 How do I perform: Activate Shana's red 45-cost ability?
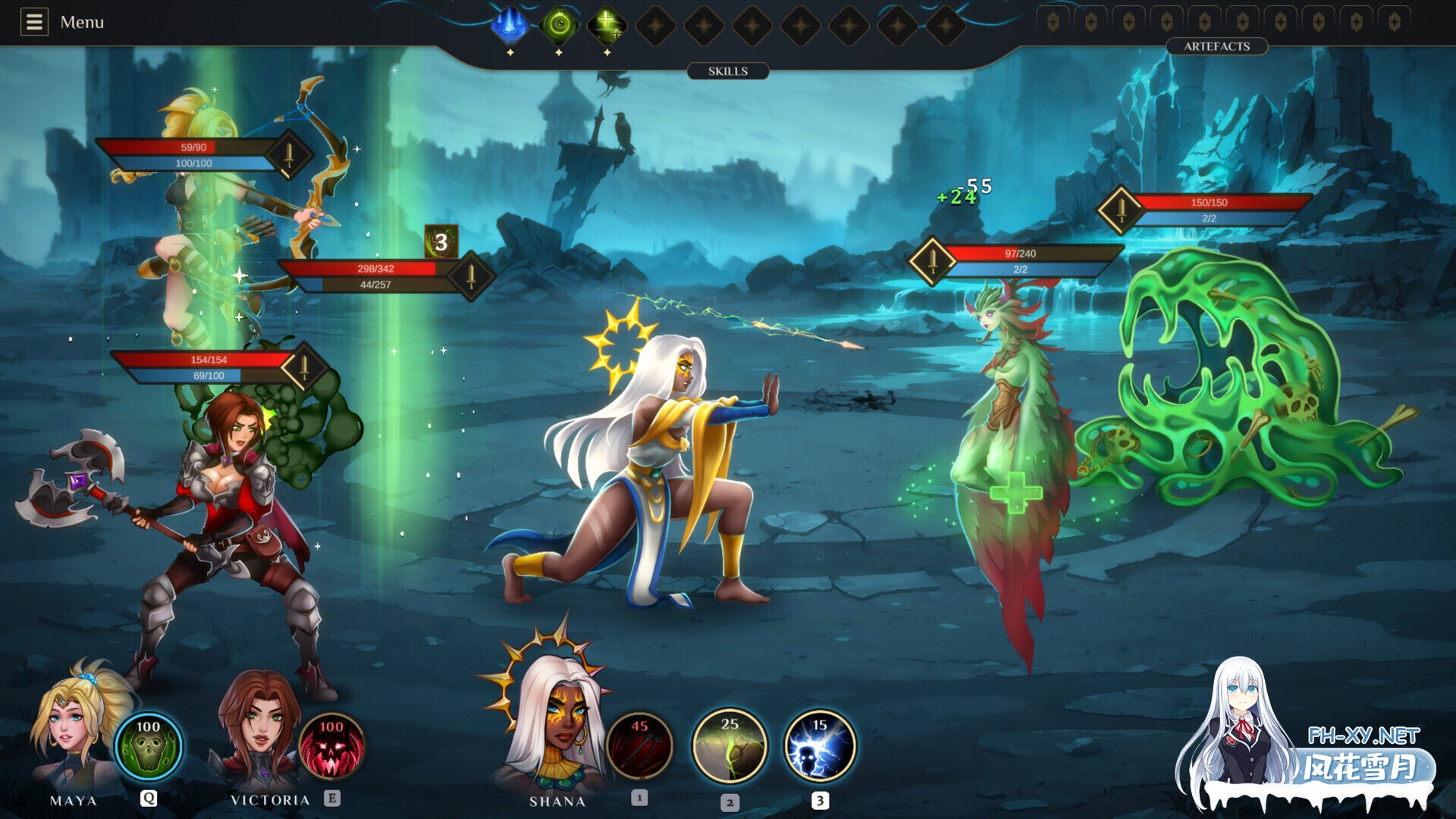[x=640, y=747]
